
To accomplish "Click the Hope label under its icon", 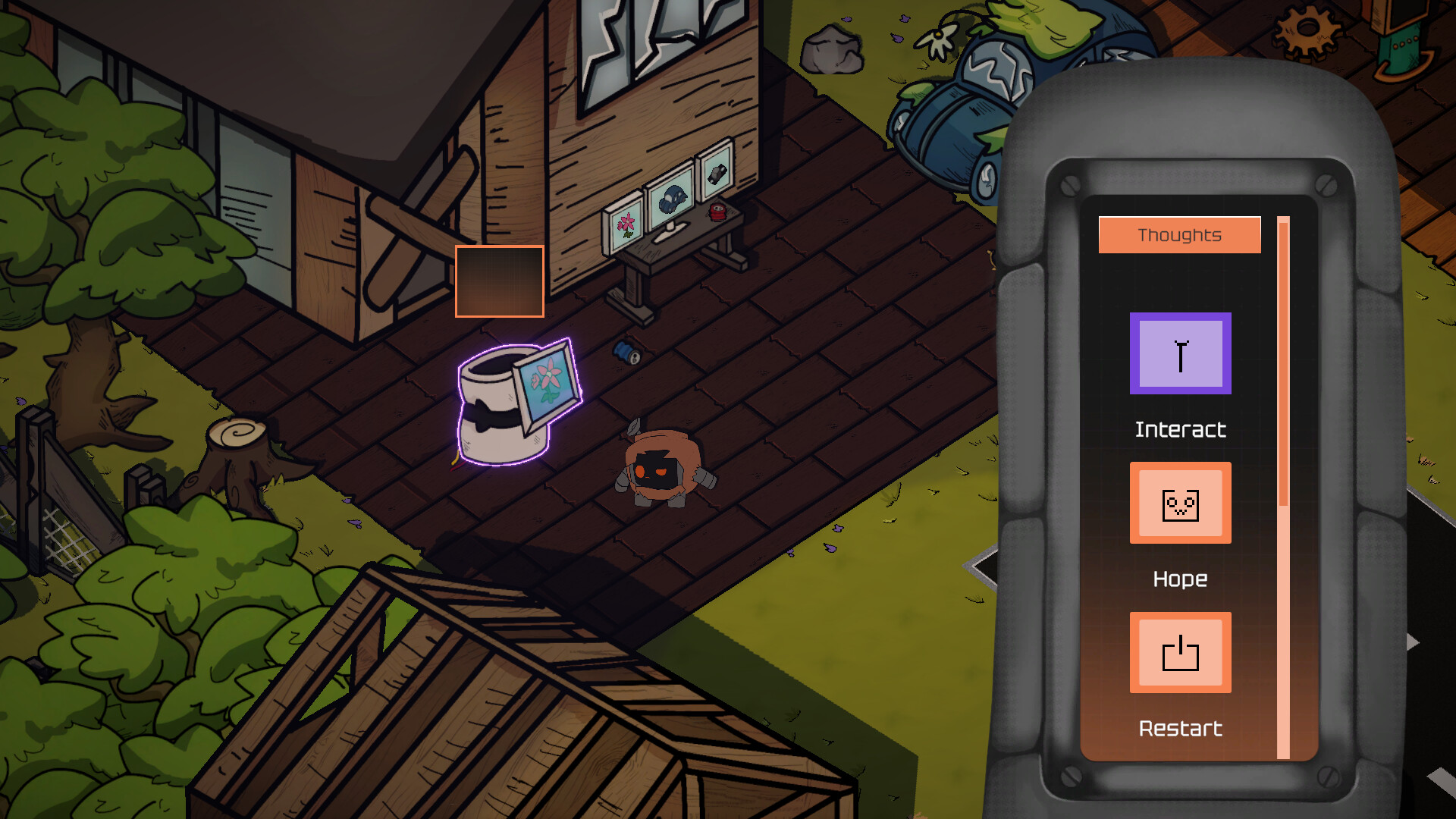I will point(1180,579).
